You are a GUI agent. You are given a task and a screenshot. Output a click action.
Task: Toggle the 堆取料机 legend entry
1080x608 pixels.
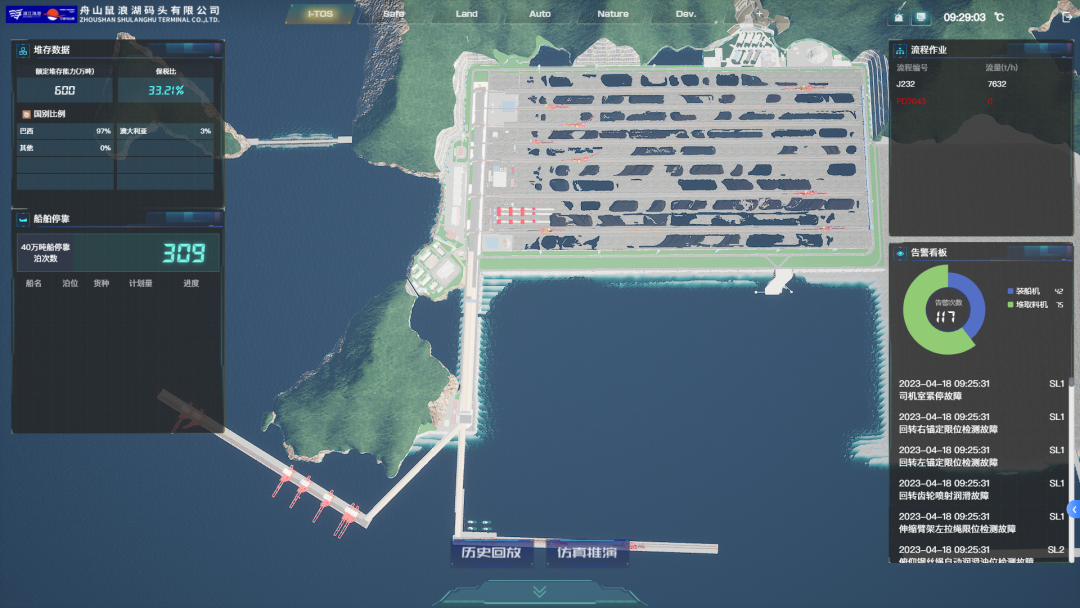click(1030, 305)
